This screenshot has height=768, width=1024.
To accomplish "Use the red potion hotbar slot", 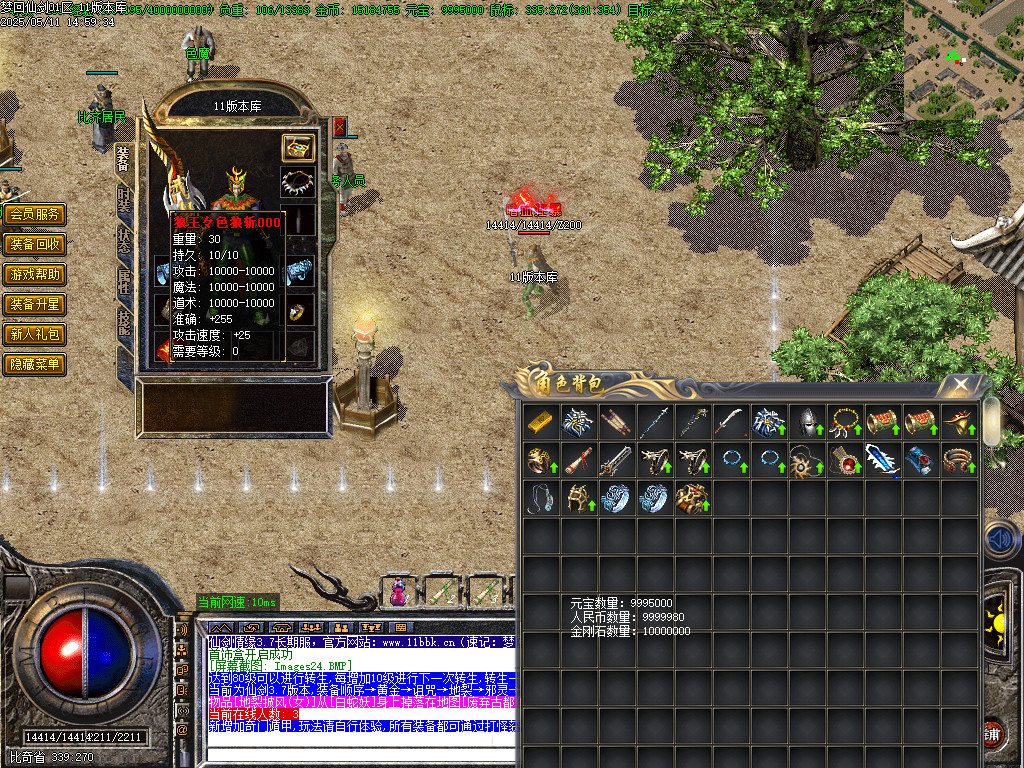I will pyautogui.click(x=399, y=593).
